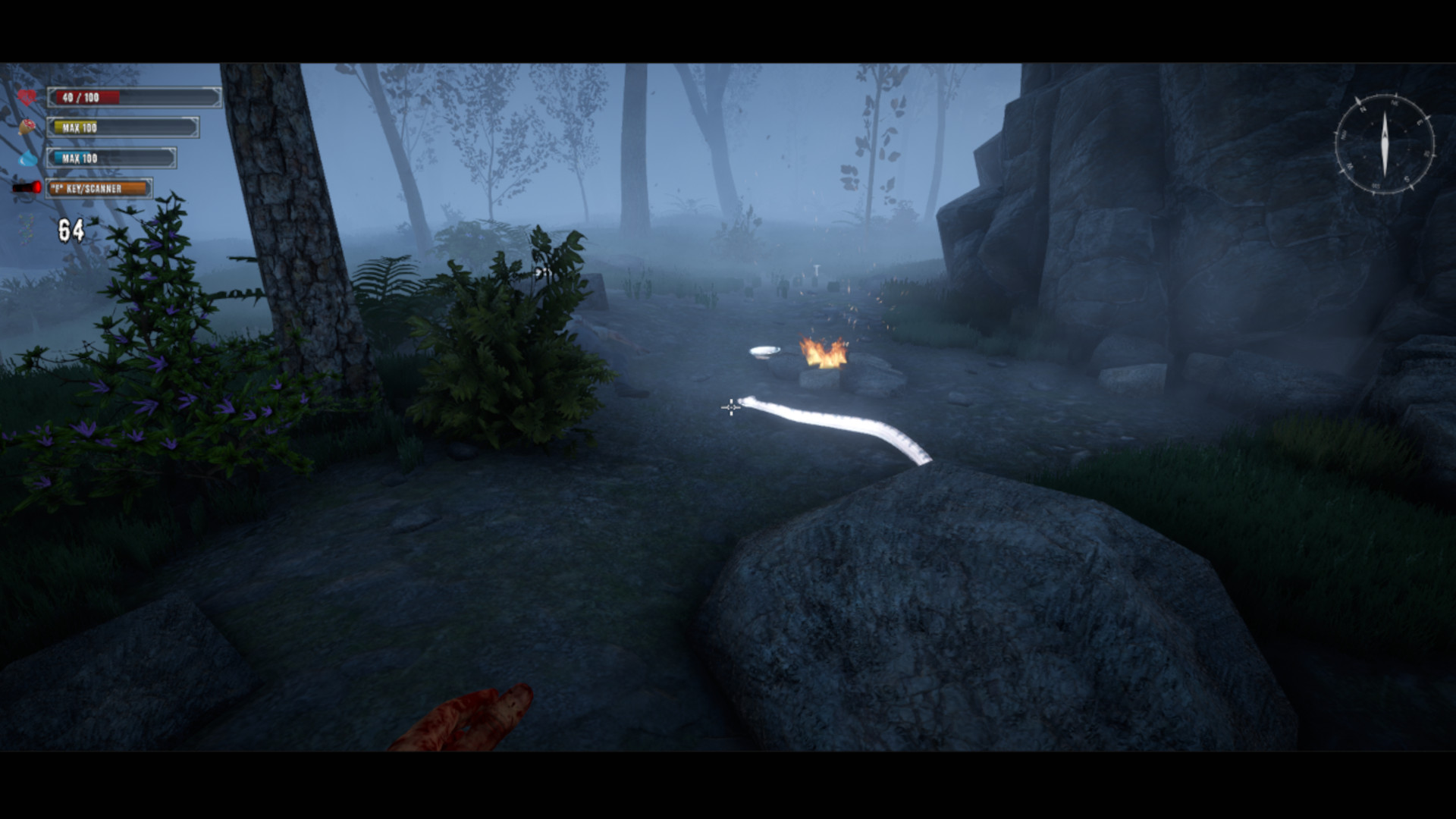Click the interaction arrow marker near the fern

coord(541,271)
